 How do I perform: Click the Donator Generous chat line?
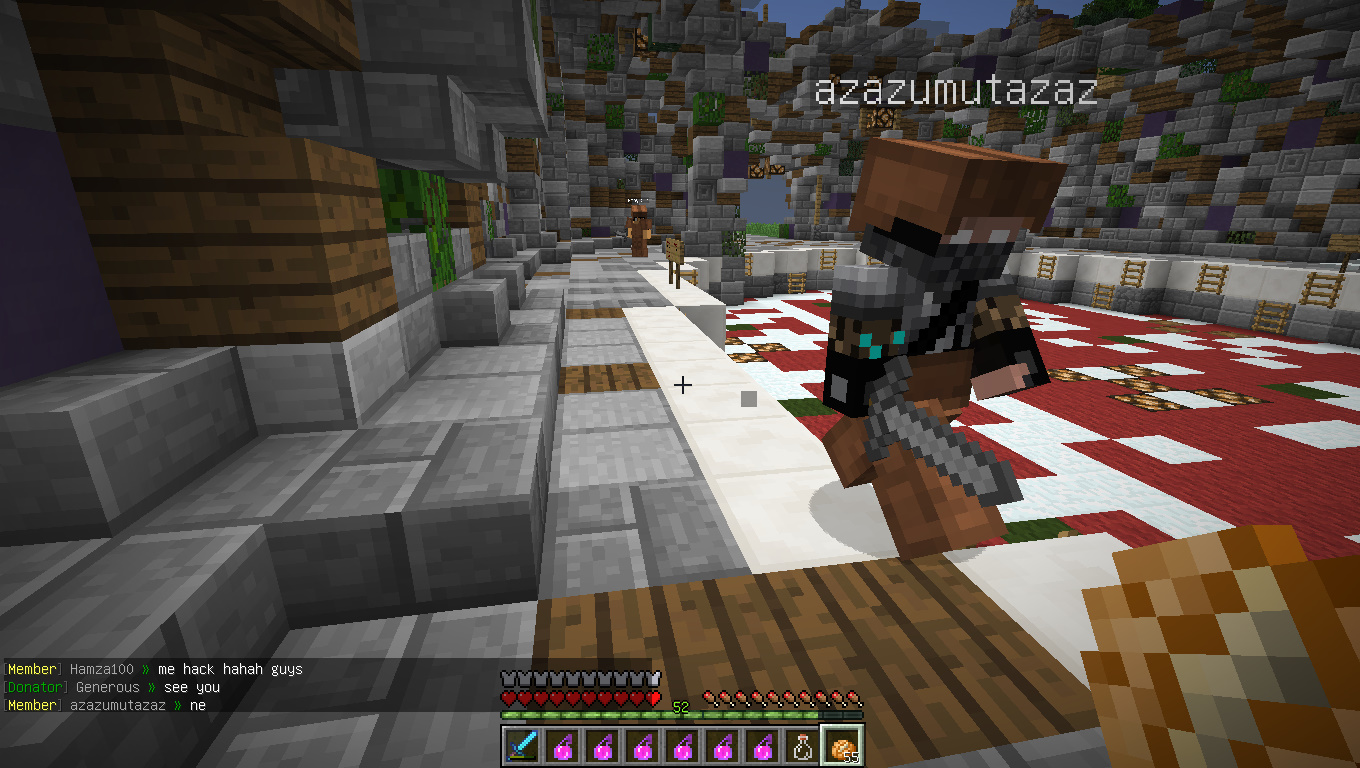(112, 687)
